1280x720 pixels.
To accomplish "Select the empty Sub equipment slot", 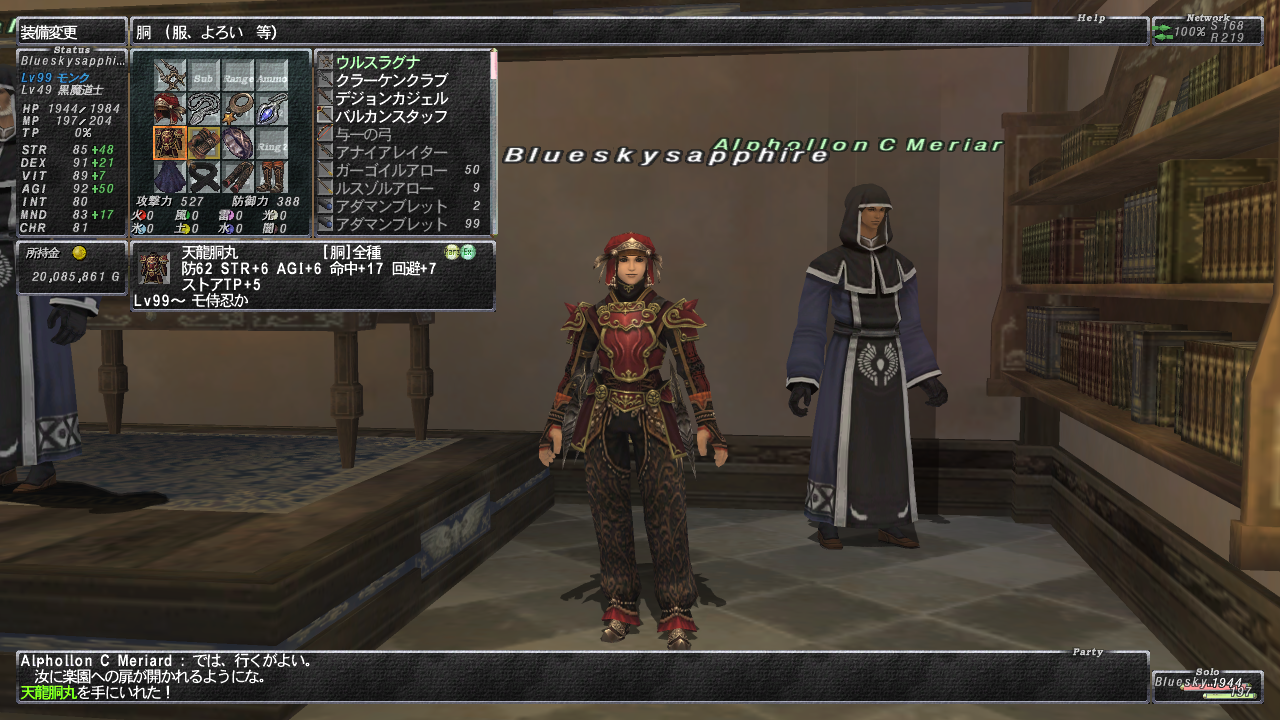I will (x=204, y=76).
